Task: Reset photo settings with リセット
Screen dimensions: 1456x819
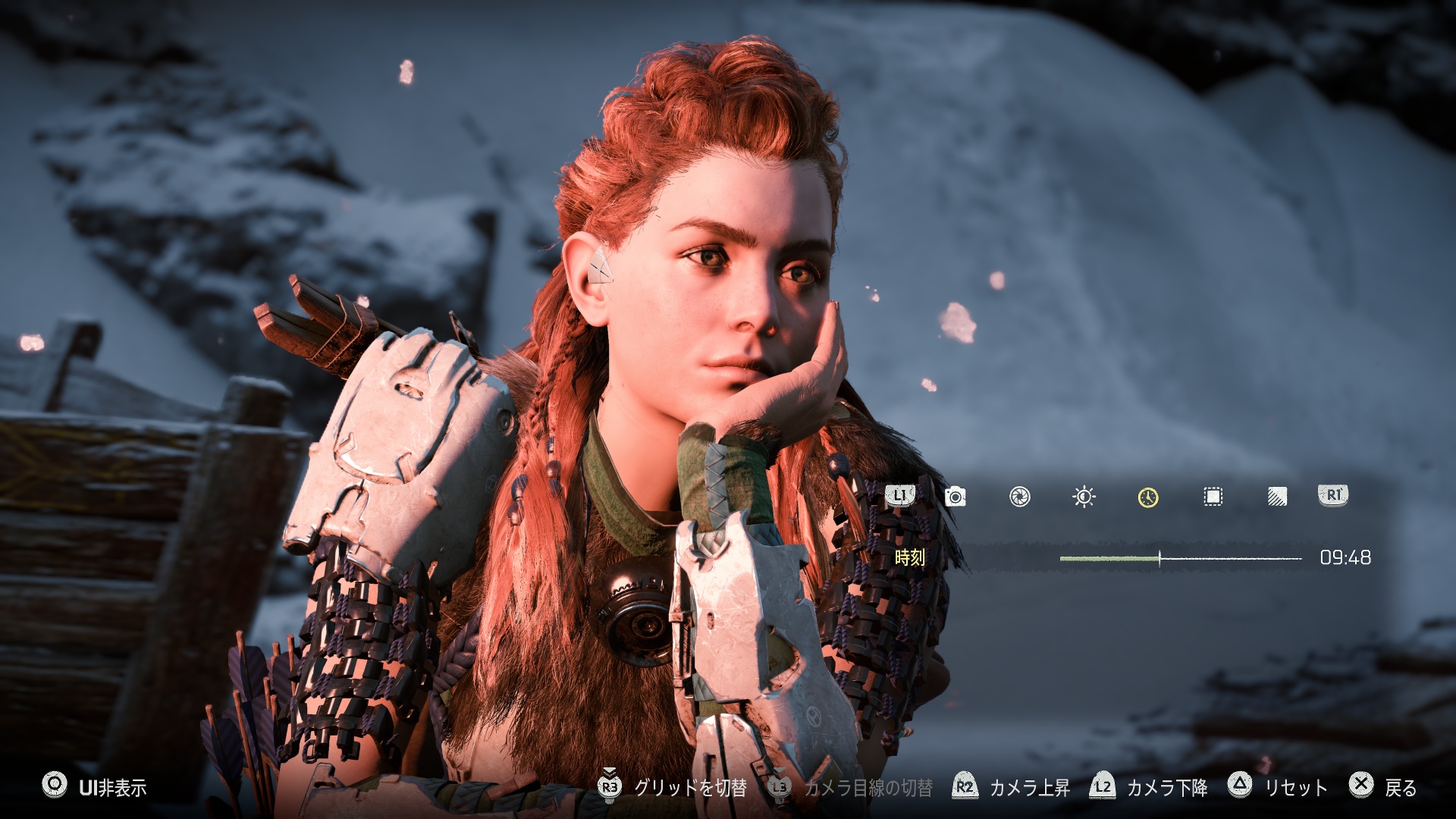Action: pos(1278,787)
